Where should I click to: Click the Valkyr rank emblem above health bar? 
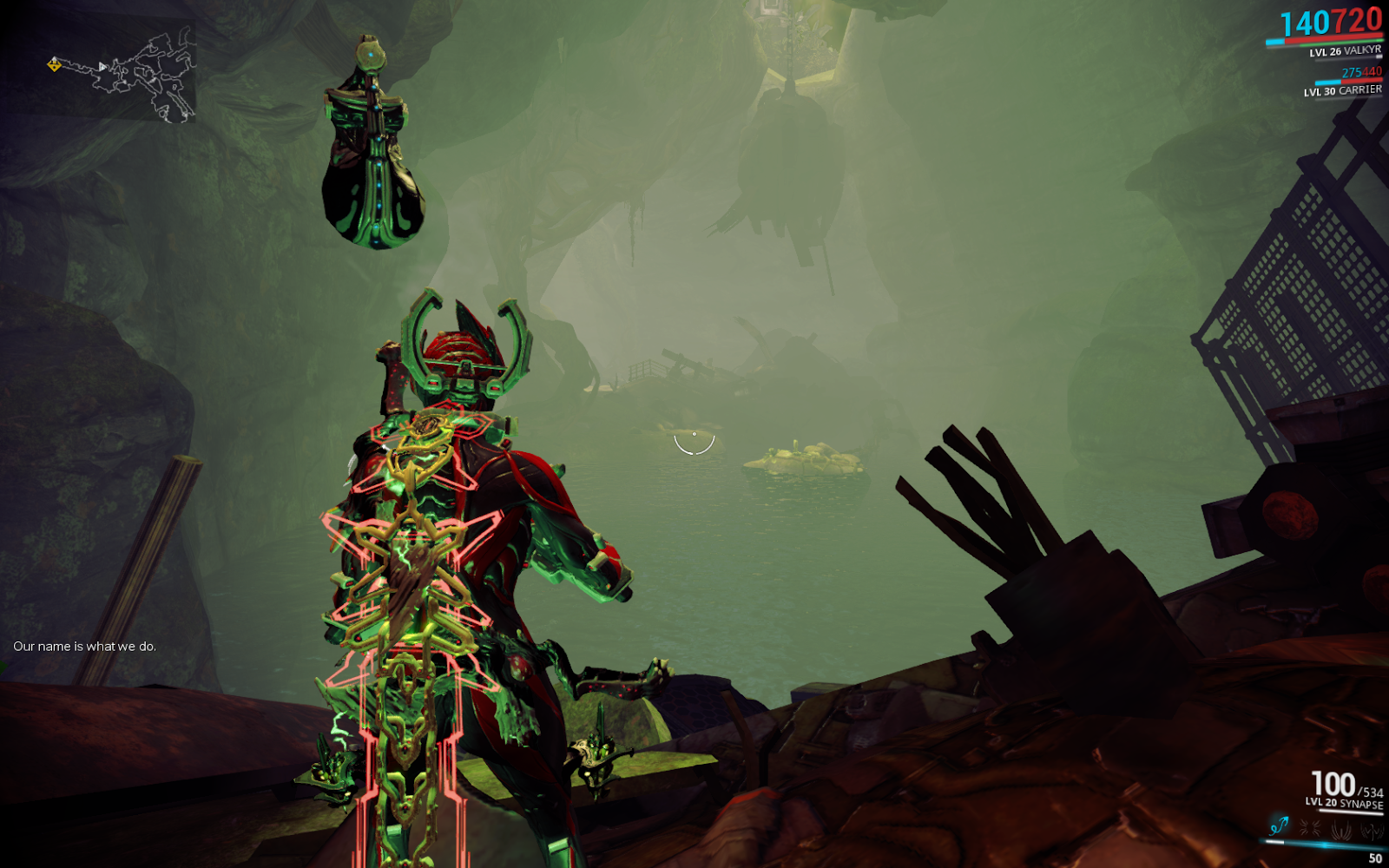1378,56
